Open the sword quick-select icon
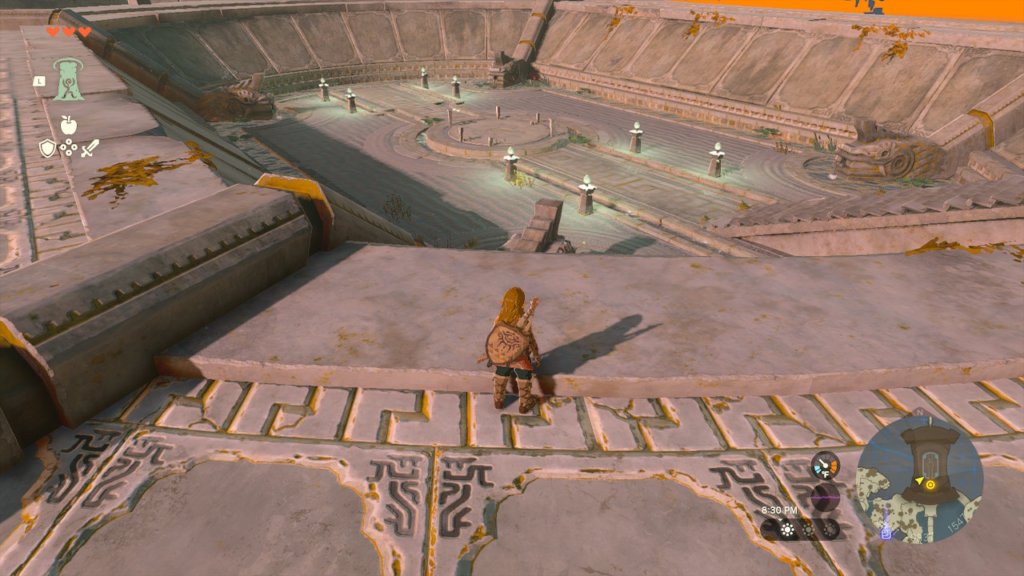Screen dimensions: 1024x576 (90, 149)
